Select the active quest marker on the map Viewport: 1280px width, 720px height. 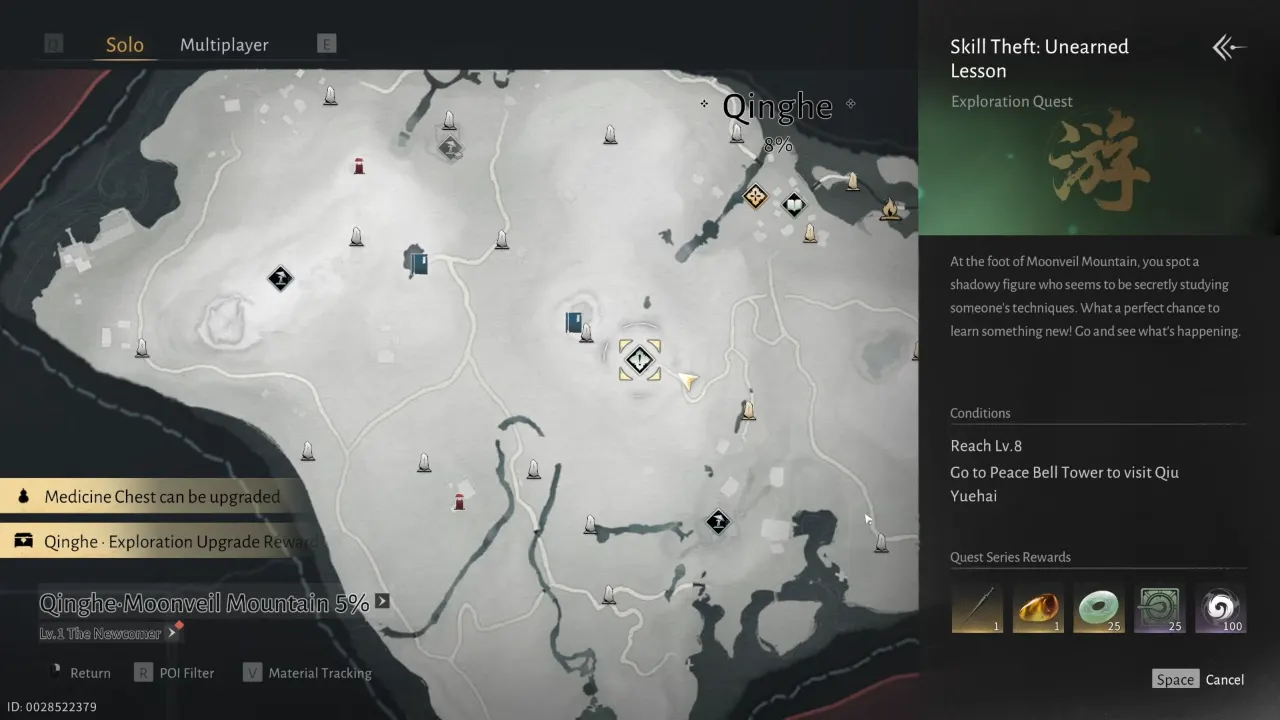(639, 359)
